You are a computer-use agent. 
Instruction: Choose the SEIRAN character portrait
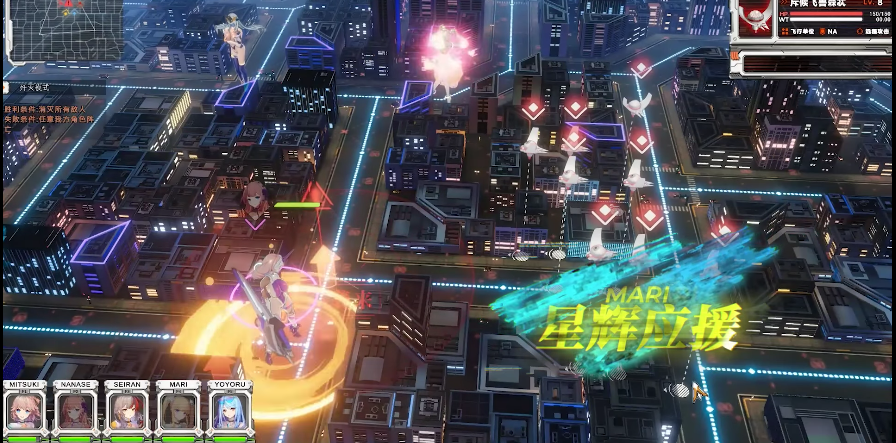click(127, 412)
